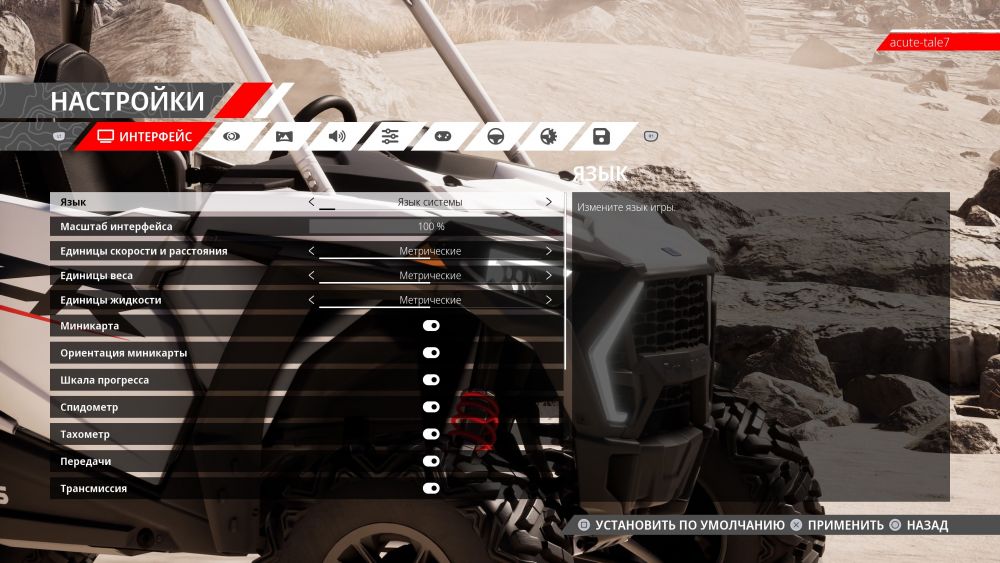Click the right arrow on the Язык row
The image size is (1000, 563).
pos(549,202)
